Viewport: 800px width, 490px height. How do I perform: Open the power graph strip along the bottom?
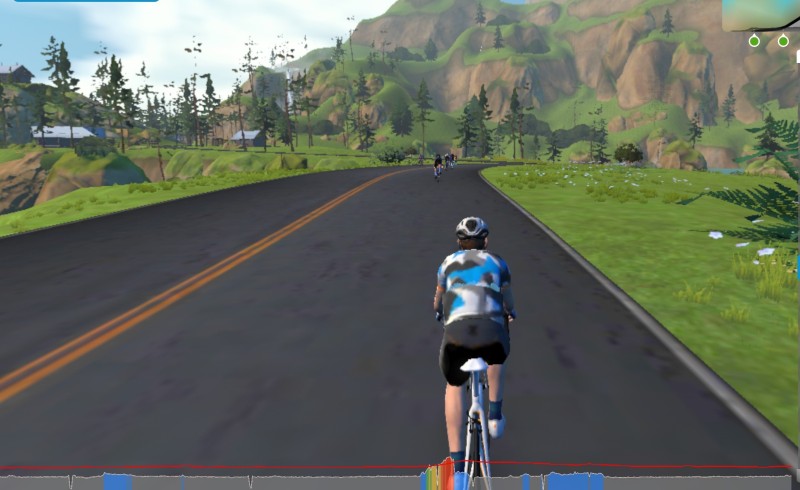(x=400, y=478)
